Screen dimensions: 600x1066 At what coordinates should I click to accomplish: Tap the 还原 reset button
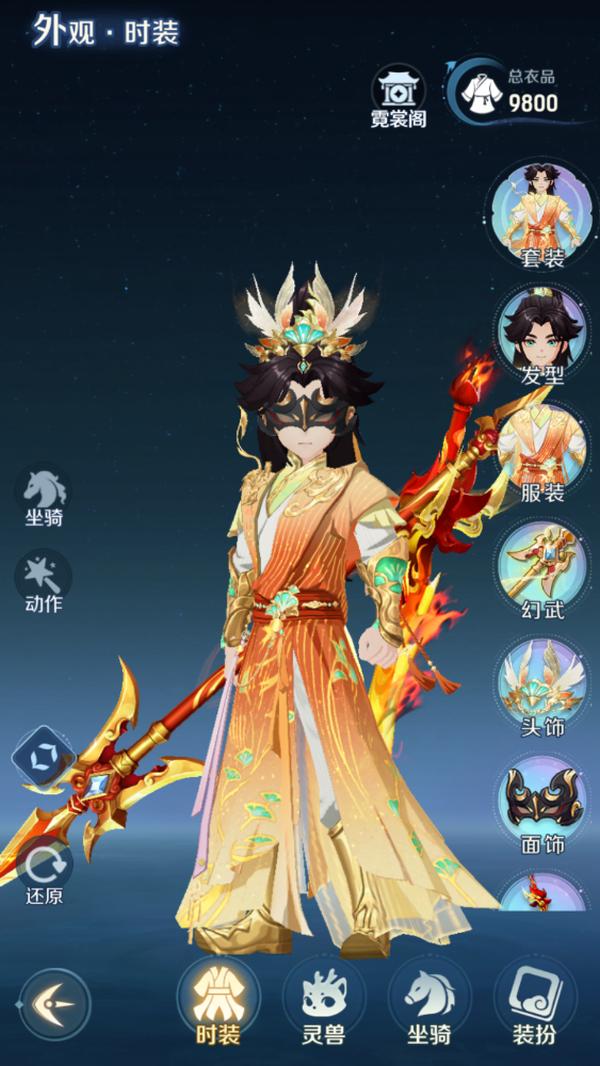pyautogui.click(x=44, y=870)
